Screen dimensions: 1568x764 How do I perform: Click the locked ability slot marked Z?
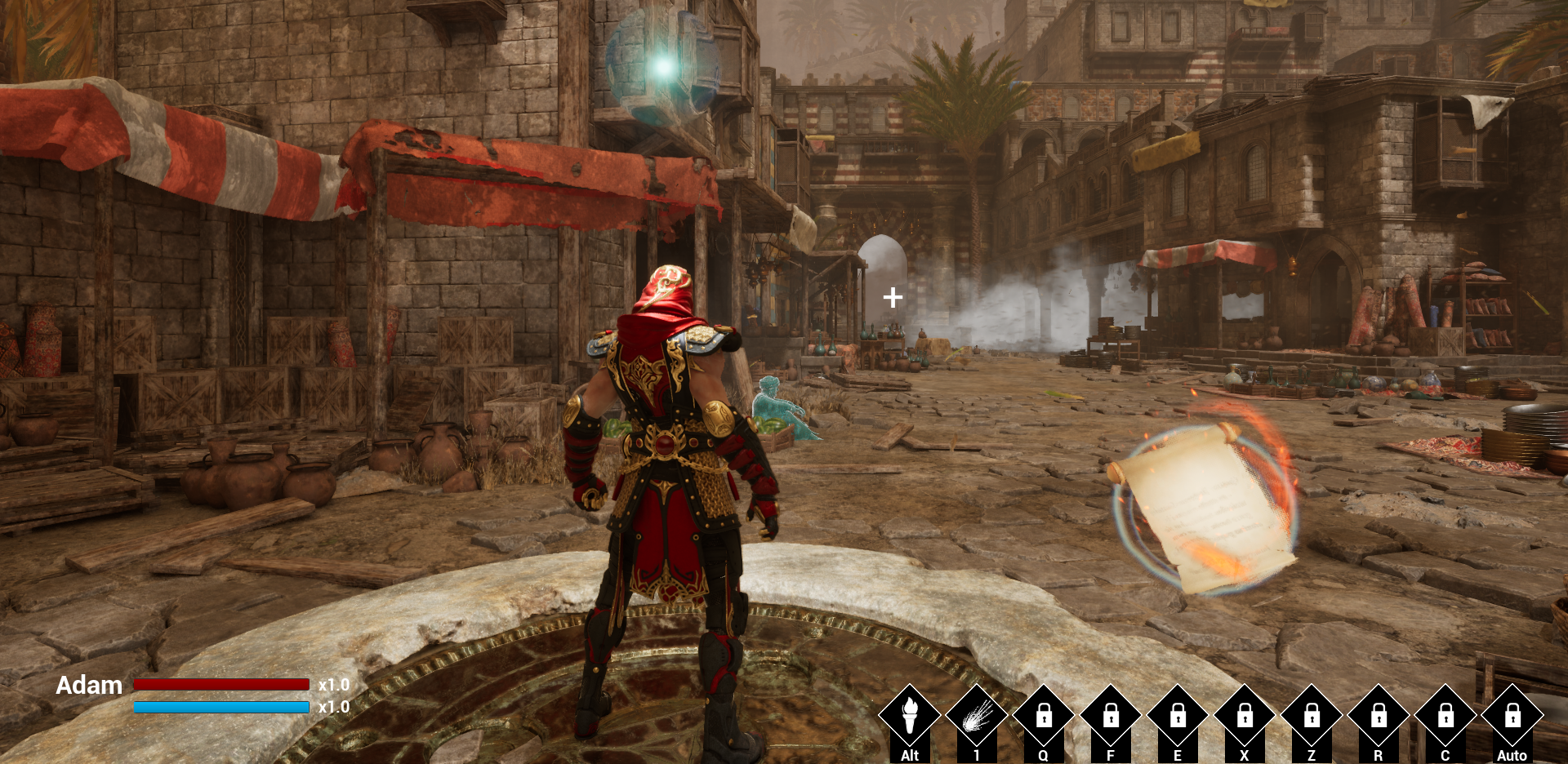pyautogui.click(x=1312, y=716)
